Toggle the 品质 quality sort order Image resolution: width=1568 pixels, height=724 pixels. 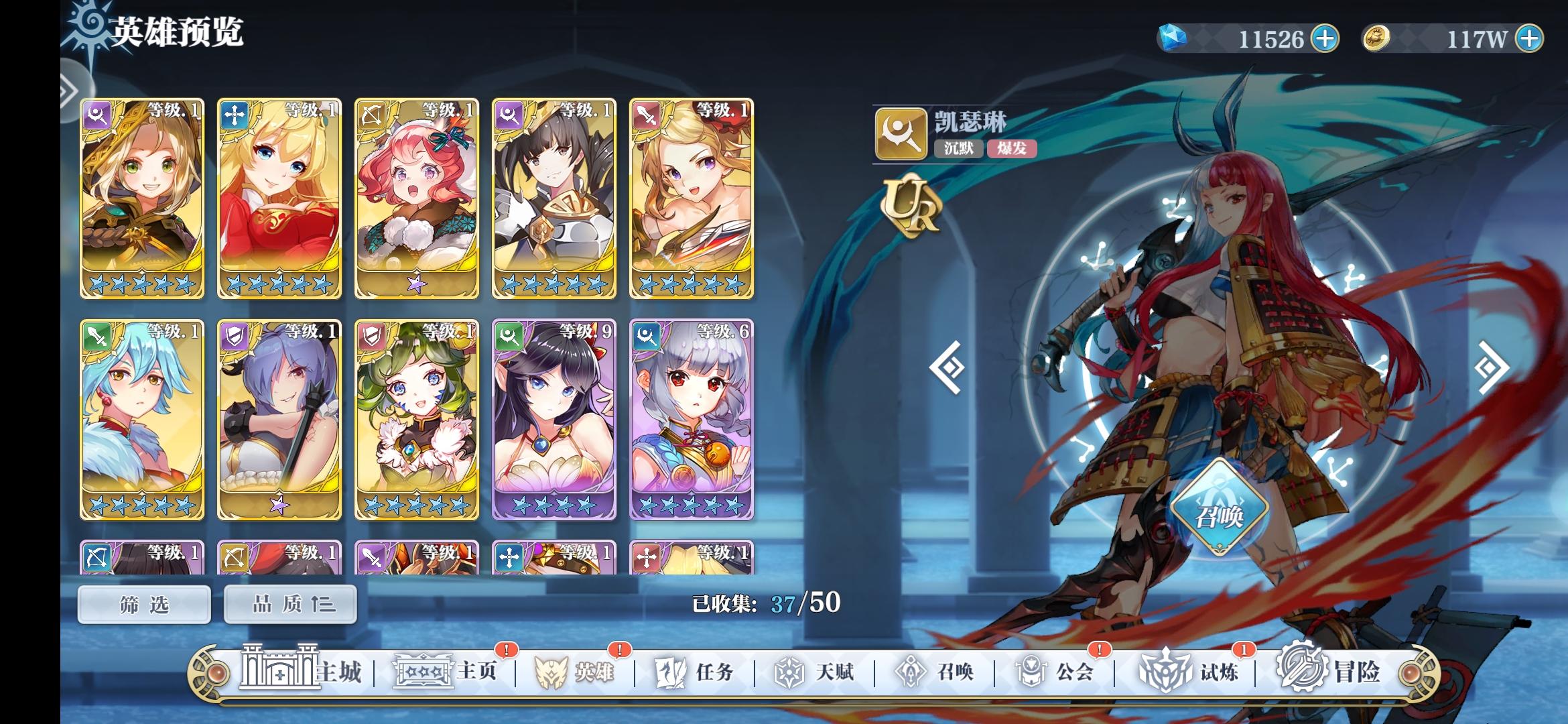point(288,603)
